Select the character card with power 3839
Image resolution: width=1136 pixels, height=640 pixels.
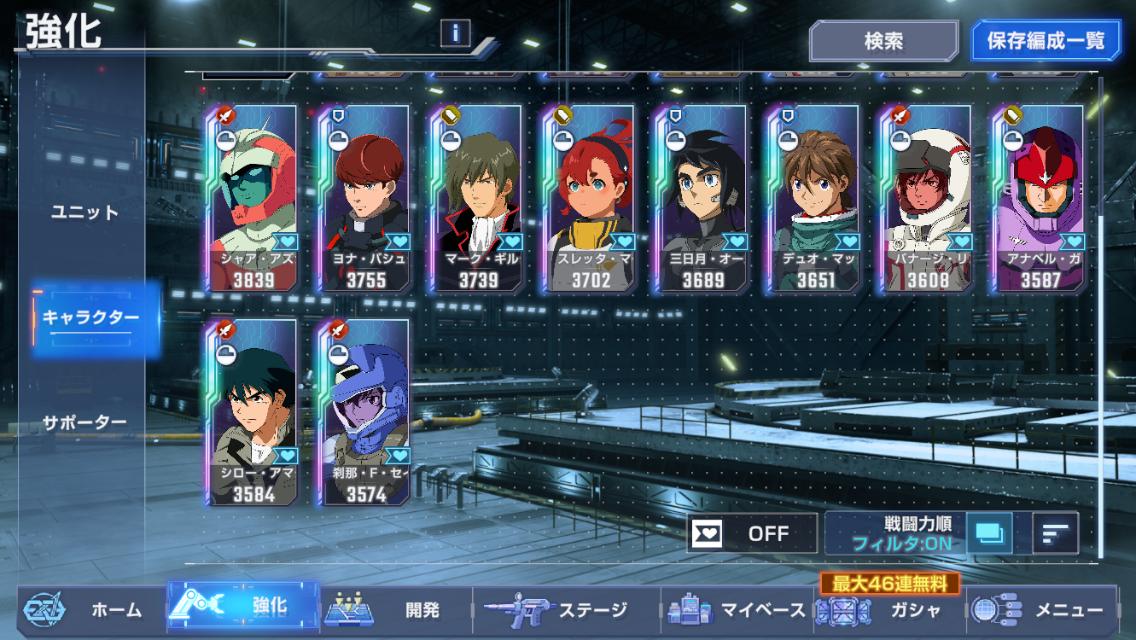point(252,198)
